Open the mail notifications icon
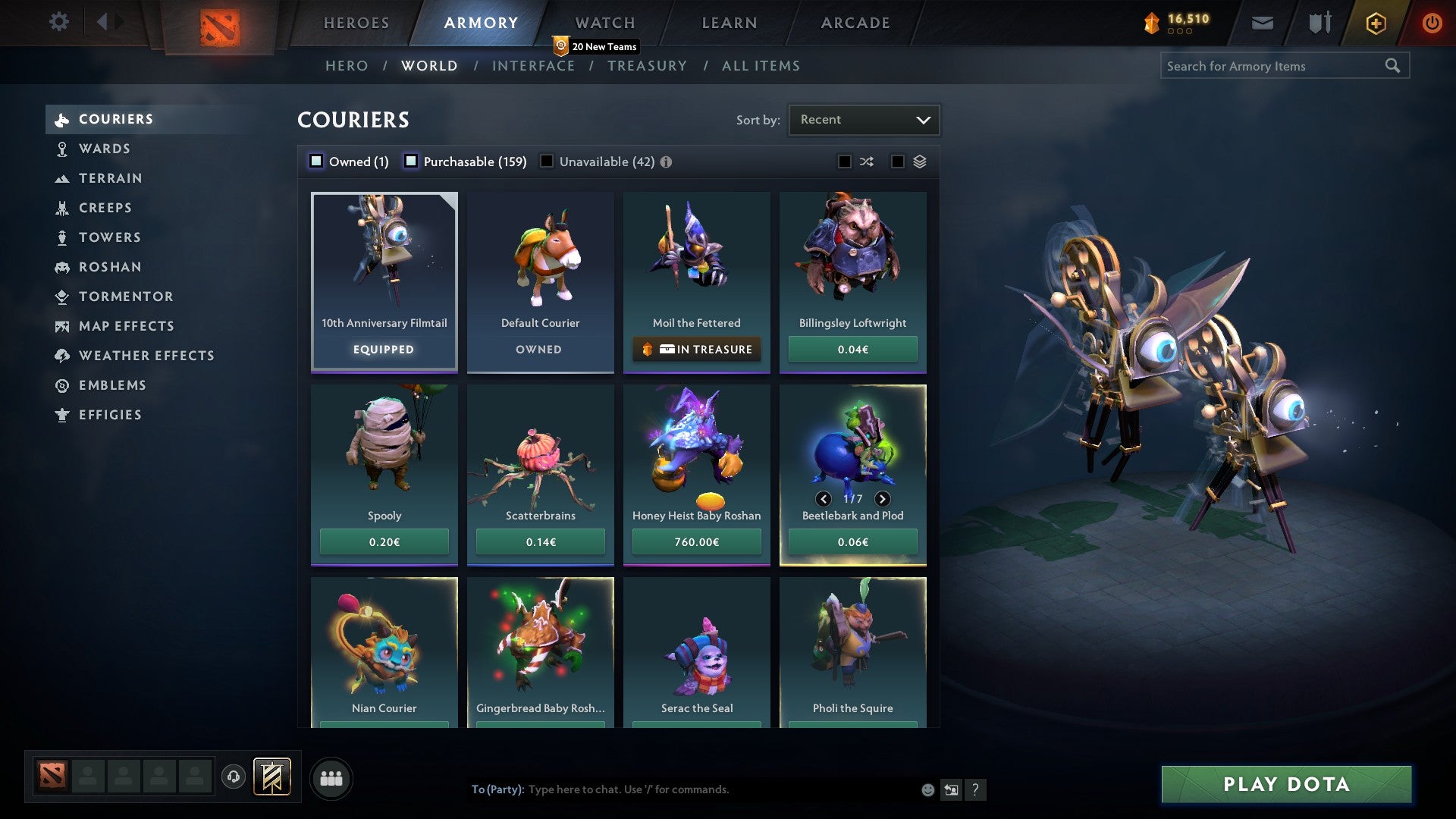 1261,23
